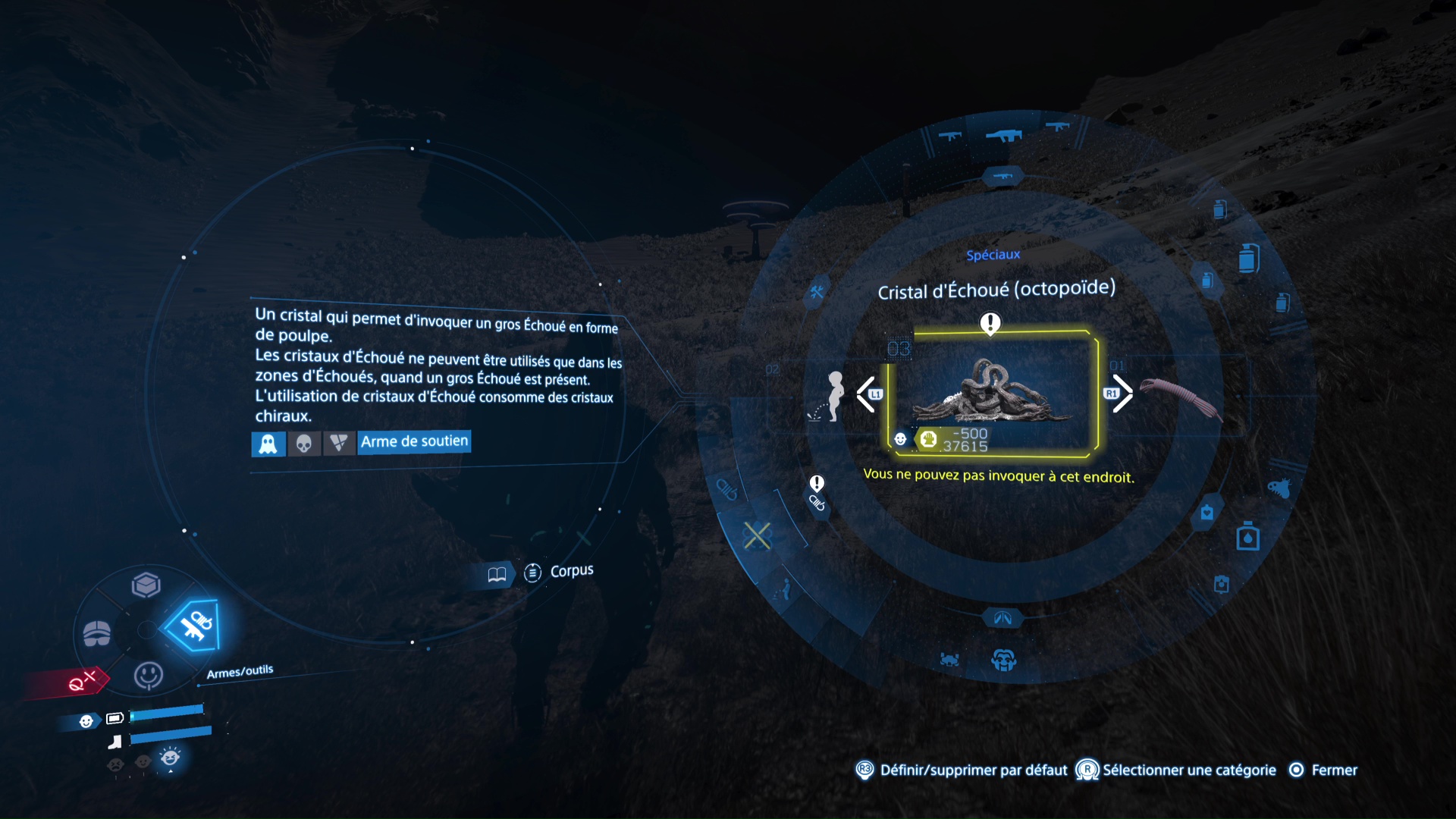
Task: Switch to the cap and sunglasses category
Action: [97, 632]
